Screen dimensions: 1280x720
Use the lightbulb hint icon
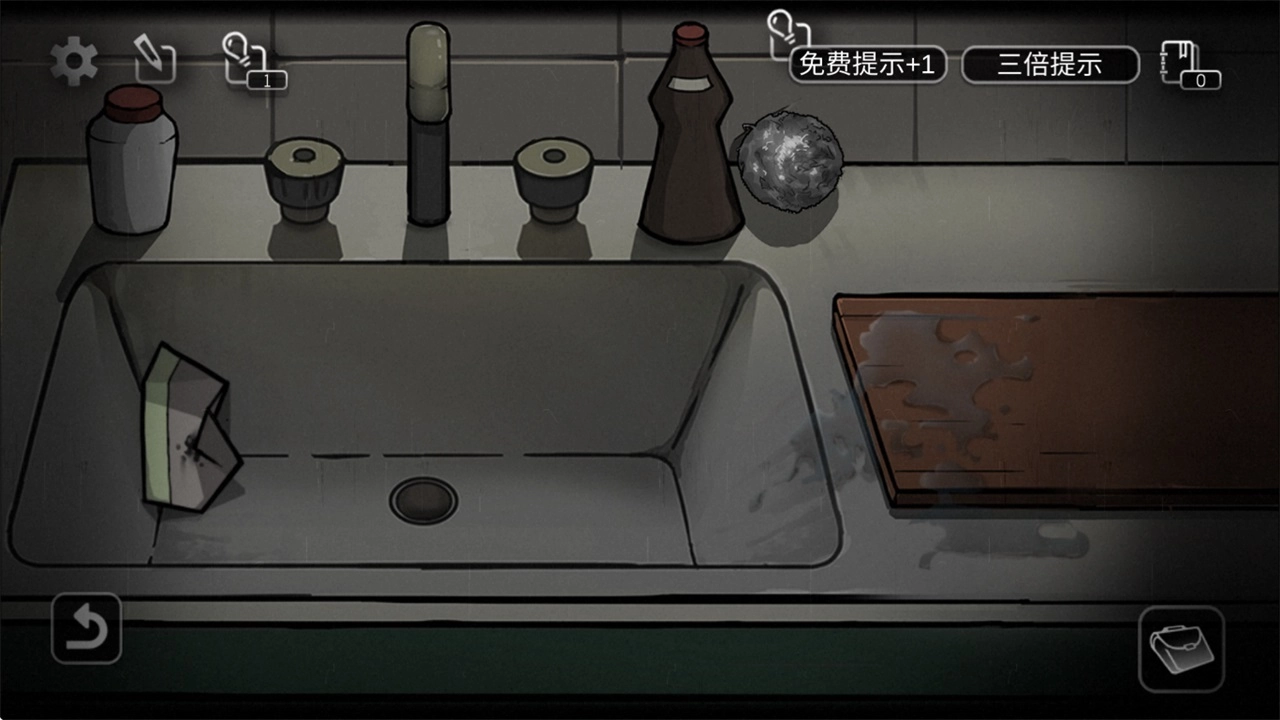pyautogui.click(x=250, y=60)
